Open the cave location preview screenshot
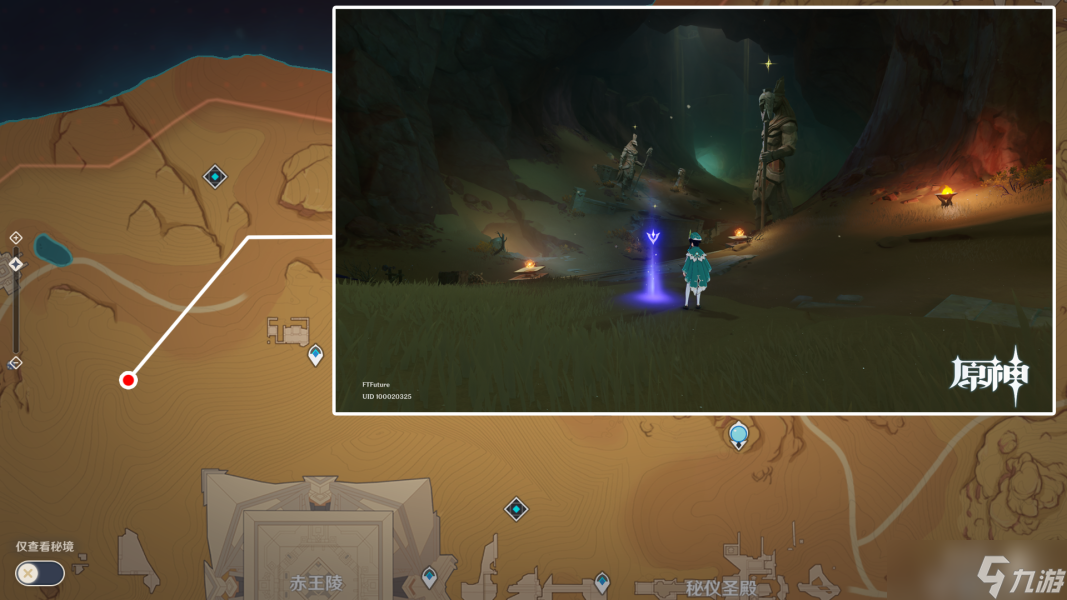This screenshot has height=600, width=1067. 693,210
